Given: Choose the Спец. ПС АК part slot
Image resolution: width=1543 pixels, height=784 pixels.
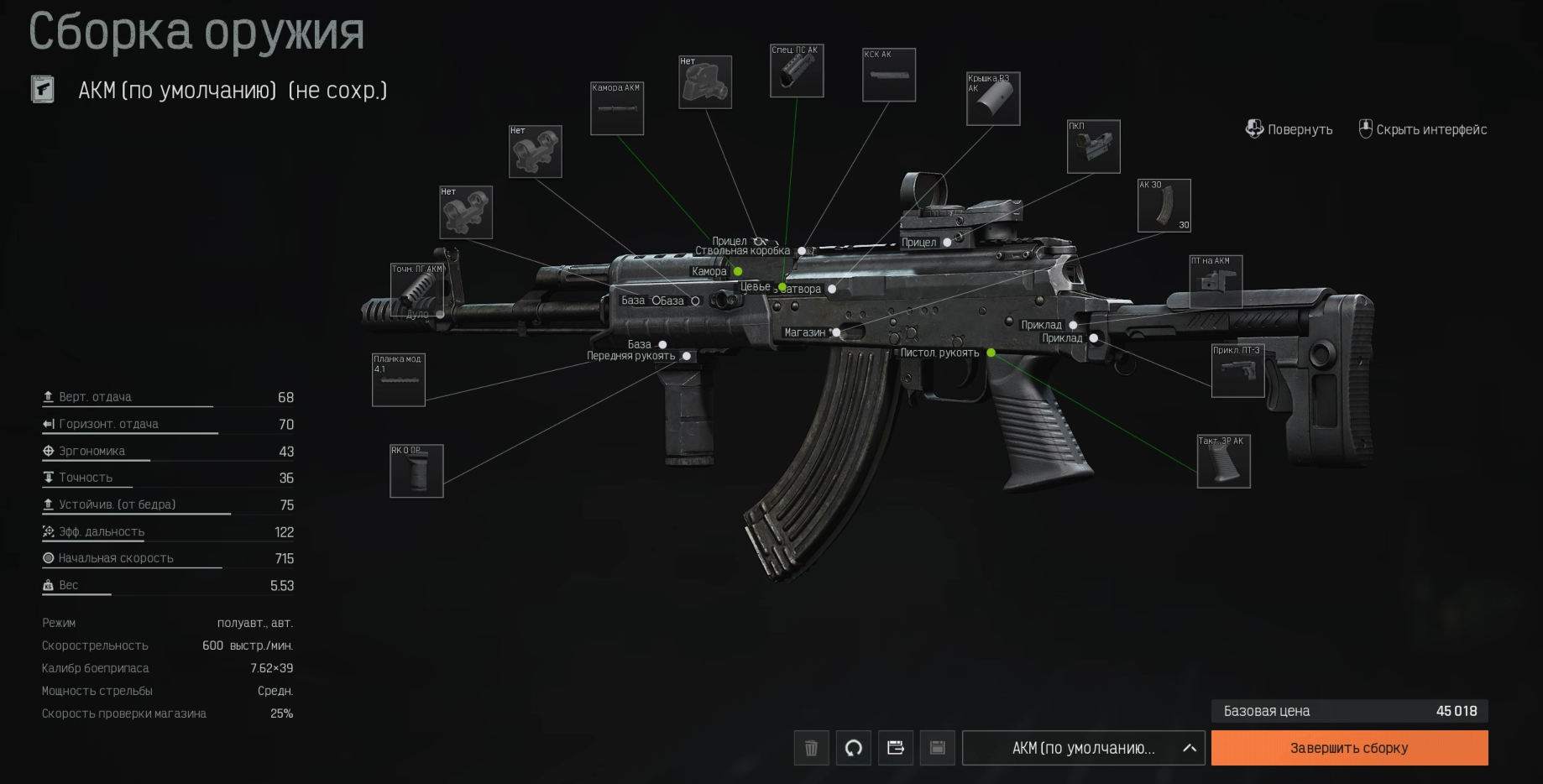Looking at the screenshot, I should (x=797, y=71).
